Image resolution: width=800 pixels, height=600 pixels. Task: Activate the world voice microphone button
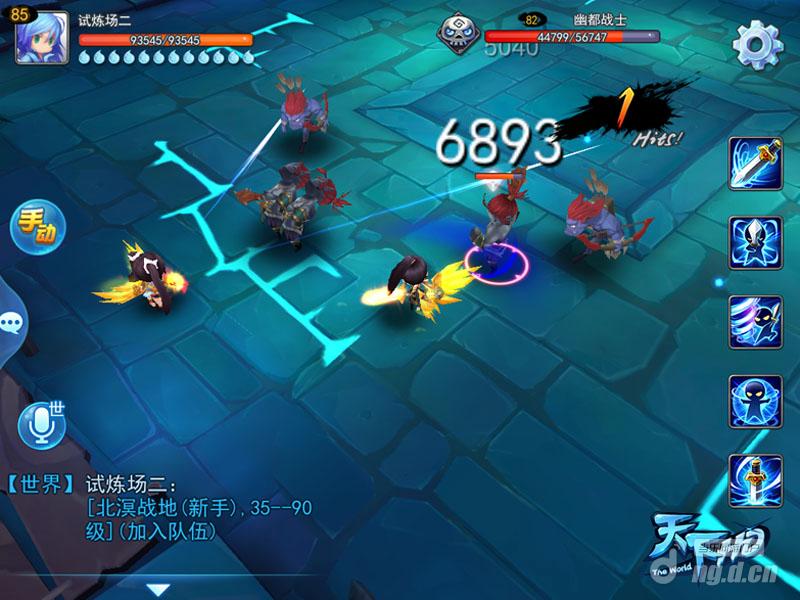click(42, 424)
